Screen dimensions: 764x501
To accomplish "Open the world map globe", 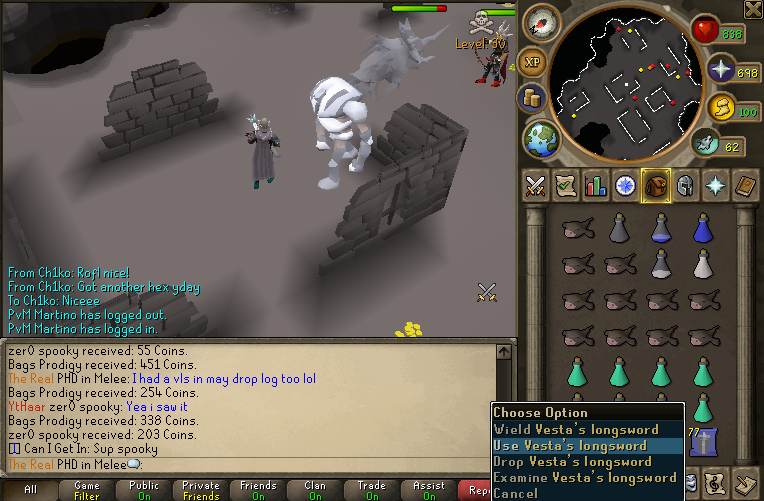I will point(541,137).
